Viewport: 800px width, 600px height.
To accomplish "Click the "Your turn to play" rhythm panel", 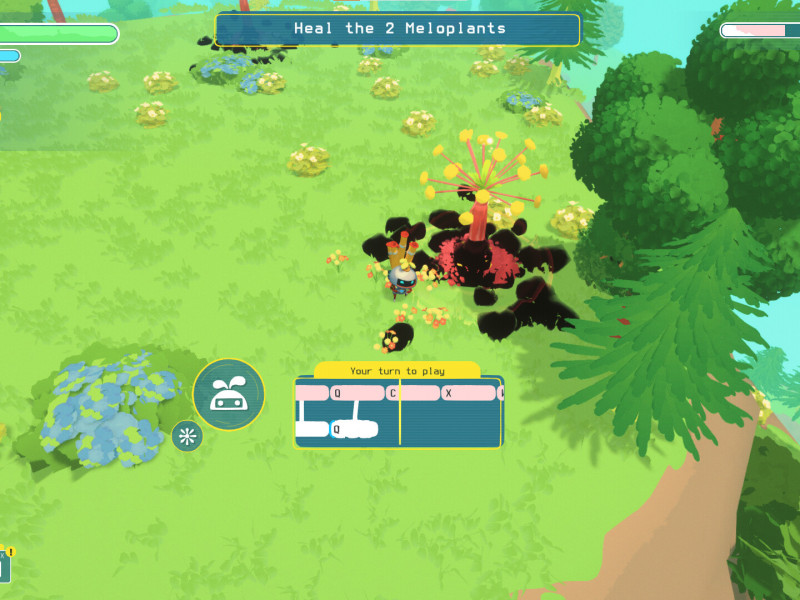I will tap(399, 411).
